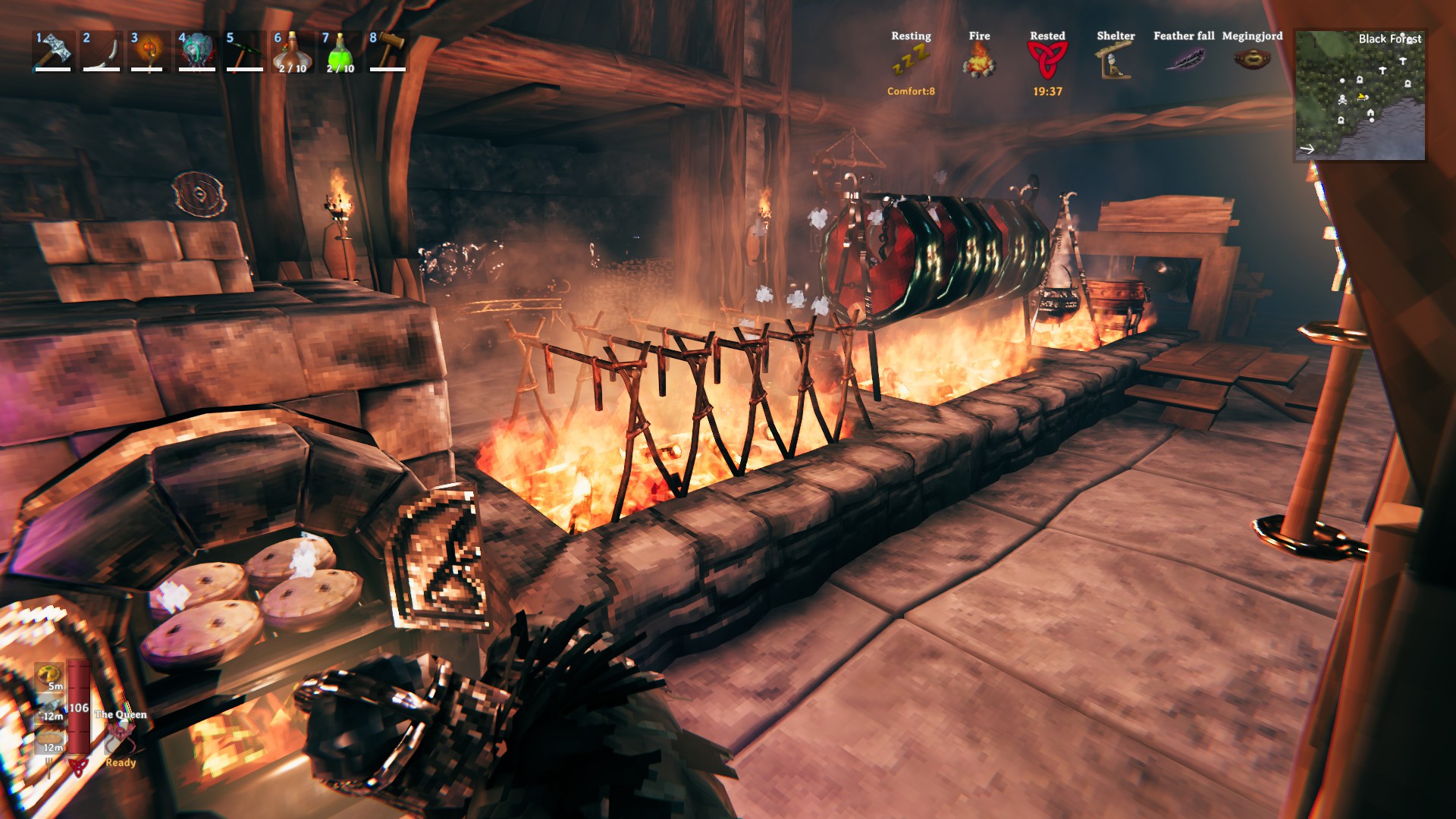Use the brown mead flask in slot 6
The width and height of the screenshot is (1456, 819).
292,52
